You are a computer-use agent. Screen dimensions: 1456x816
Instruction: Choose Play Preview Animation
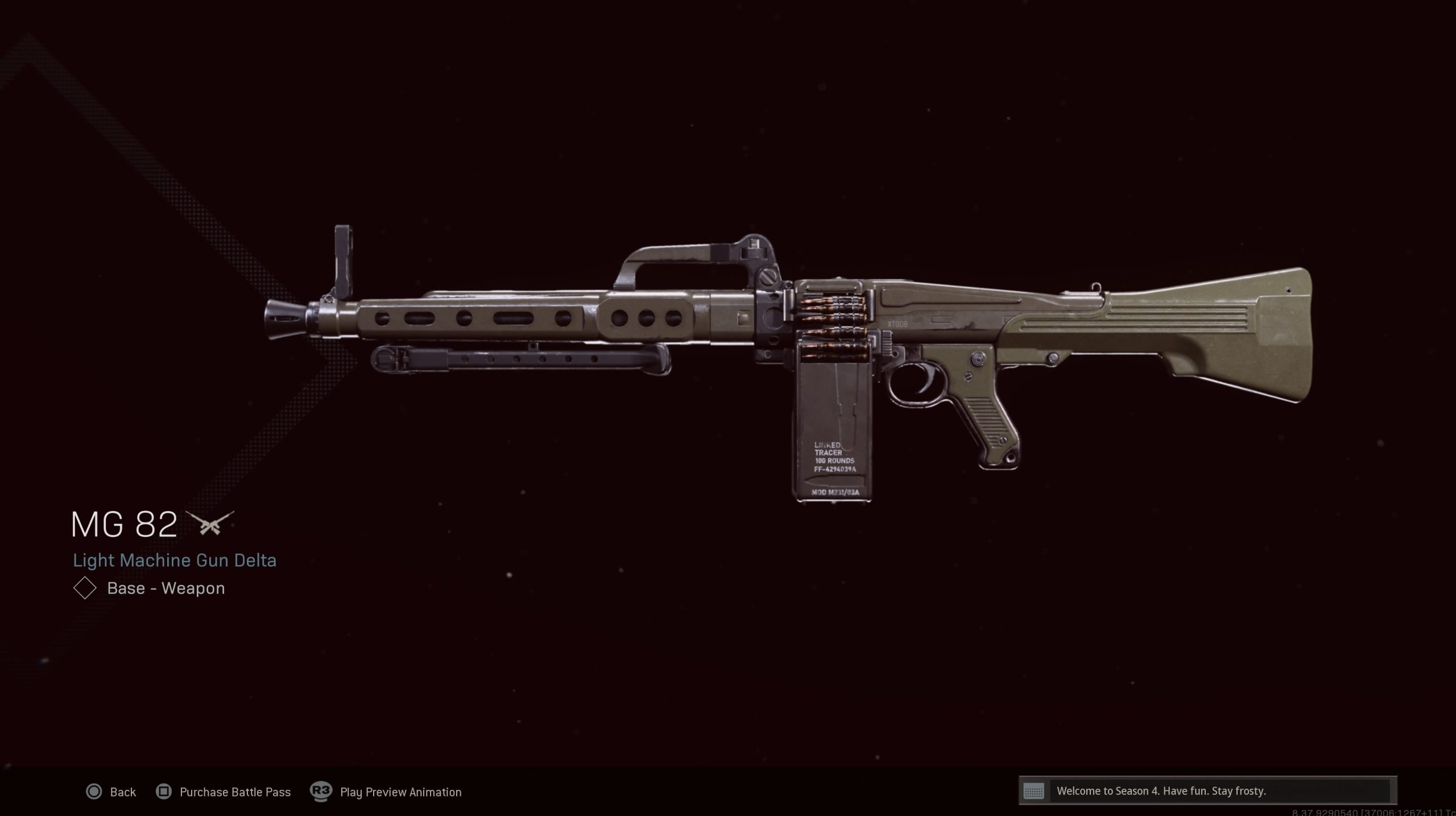[x=386, y=792]
